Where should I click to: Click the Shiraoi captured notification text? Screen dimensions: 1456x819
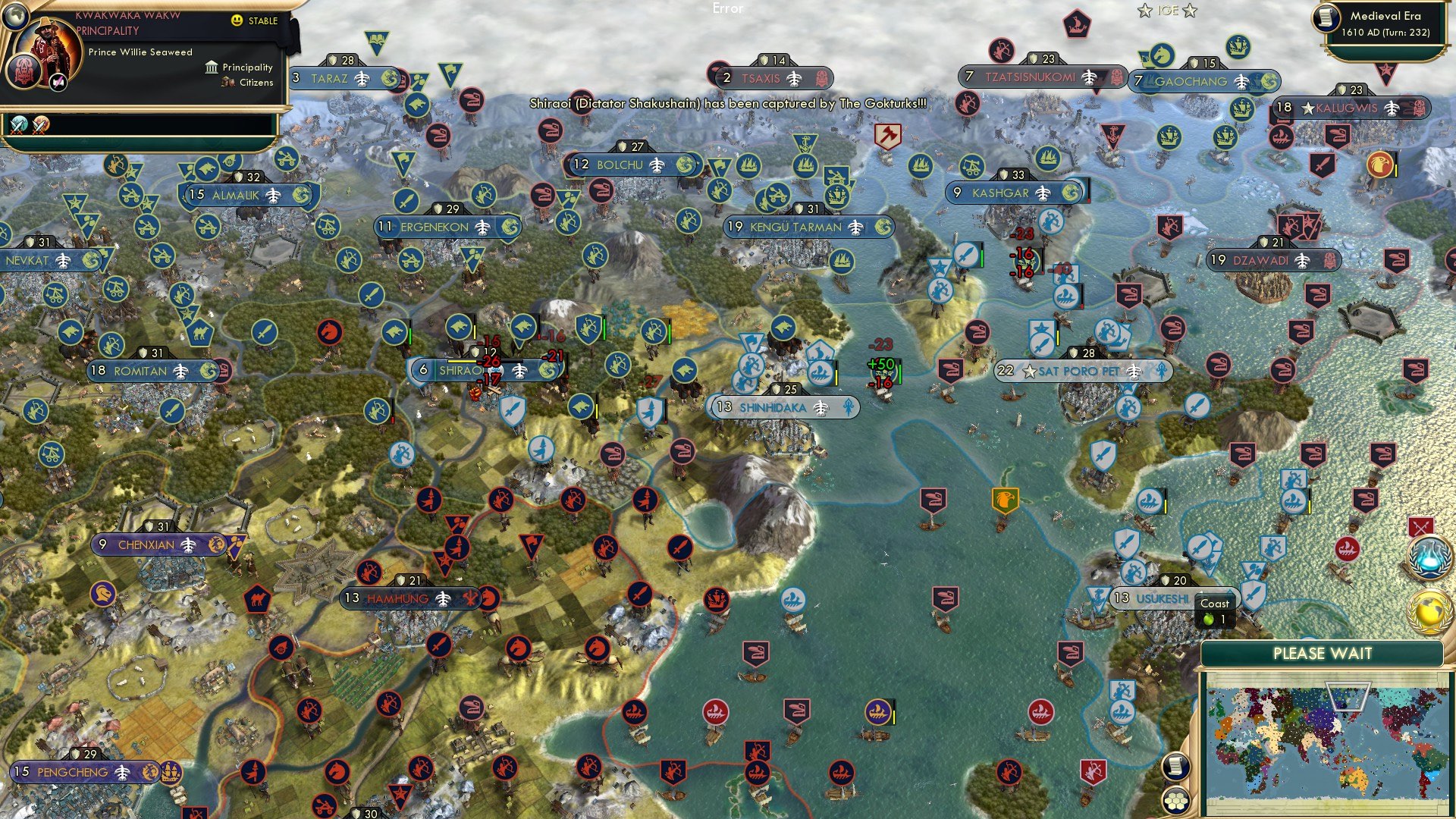[726, 105]
